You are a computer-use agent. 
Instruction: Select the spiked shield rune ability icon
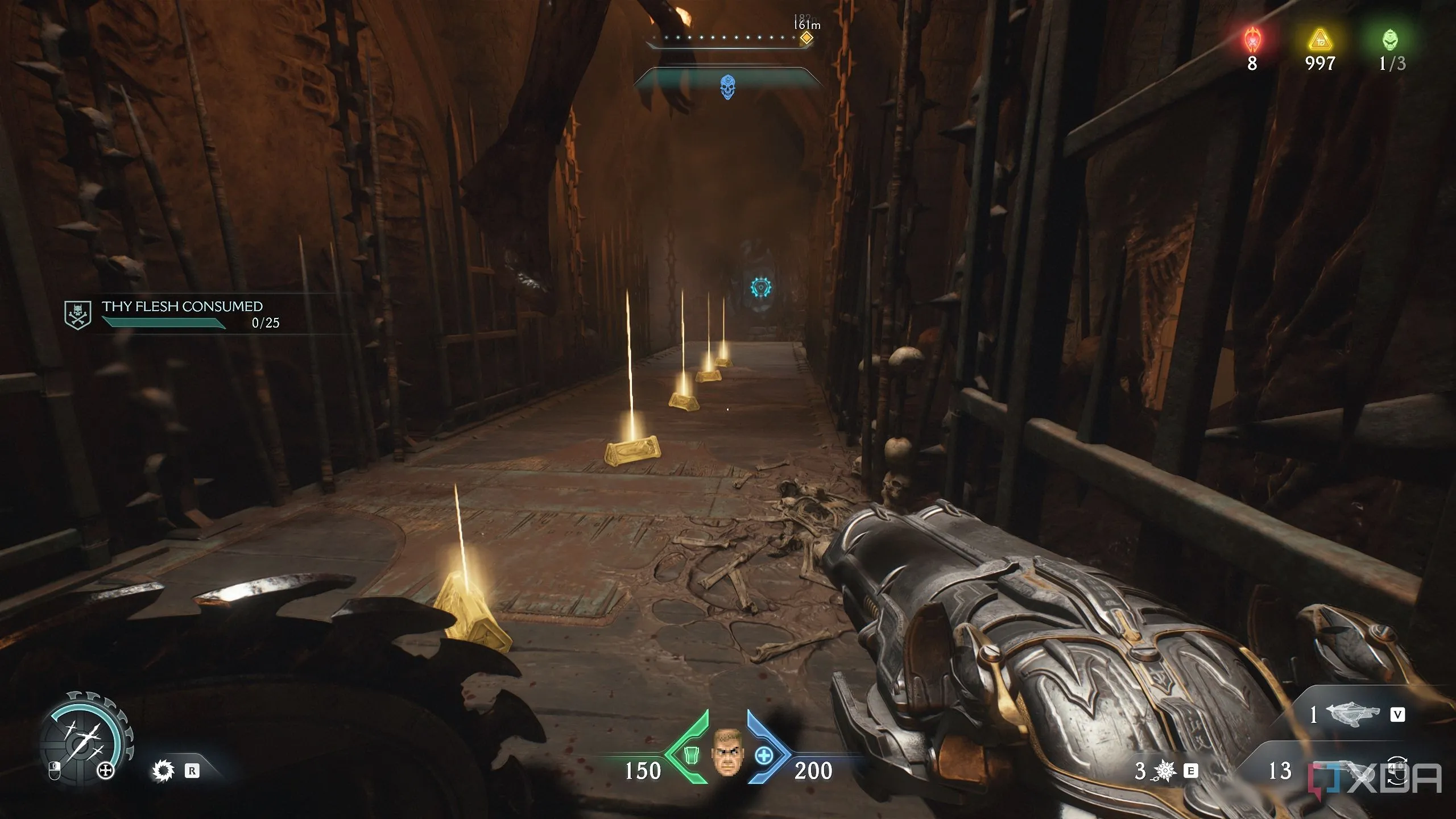tap(164, 771)
